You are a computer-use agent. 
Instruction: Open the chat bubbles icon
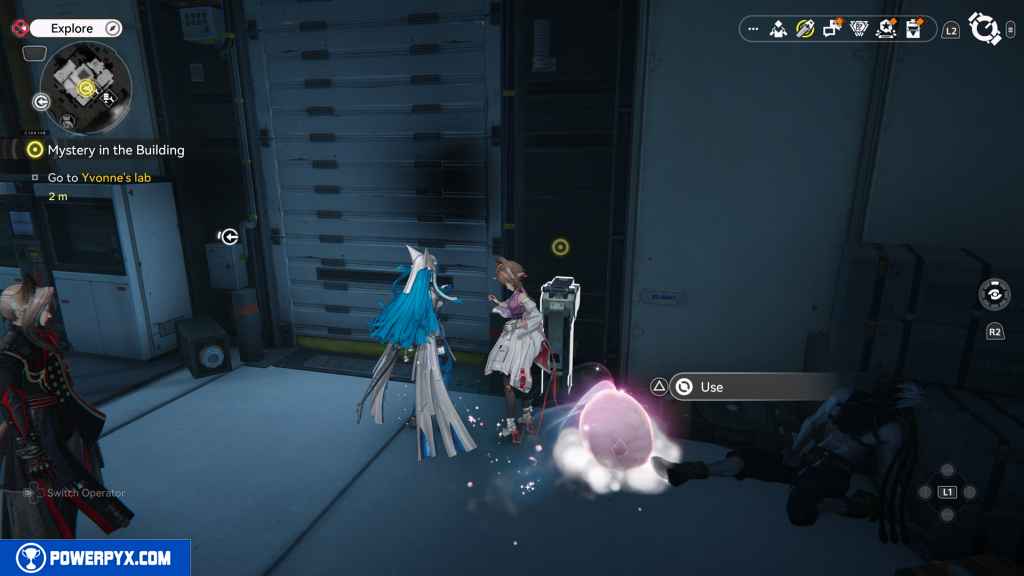(x=832, y=30)
